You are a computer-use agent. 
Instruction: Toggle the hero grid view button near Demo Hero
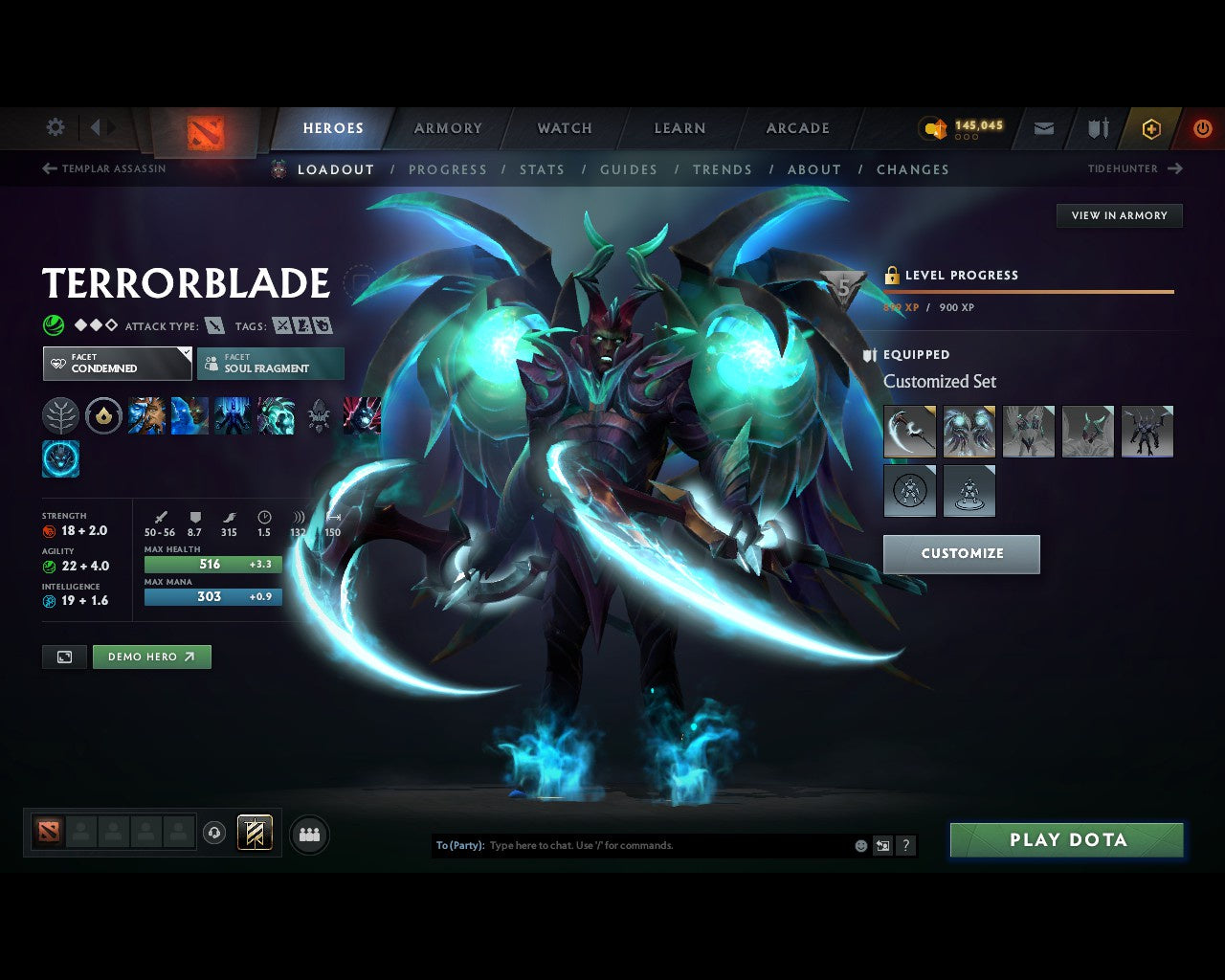[x=64, y=657]
